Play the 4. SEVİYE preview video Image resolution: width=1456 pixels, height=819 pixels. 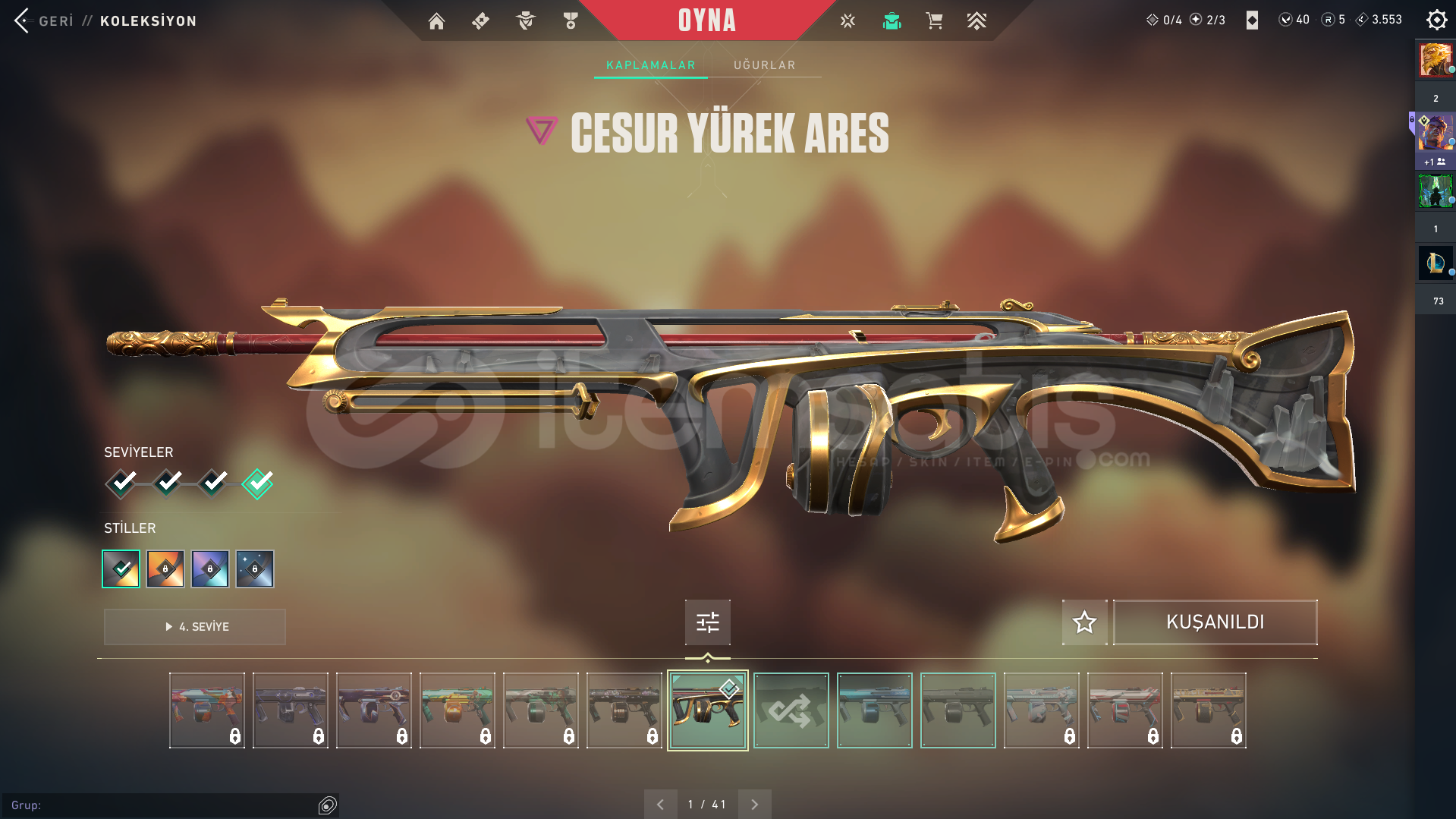coord(195,627)
